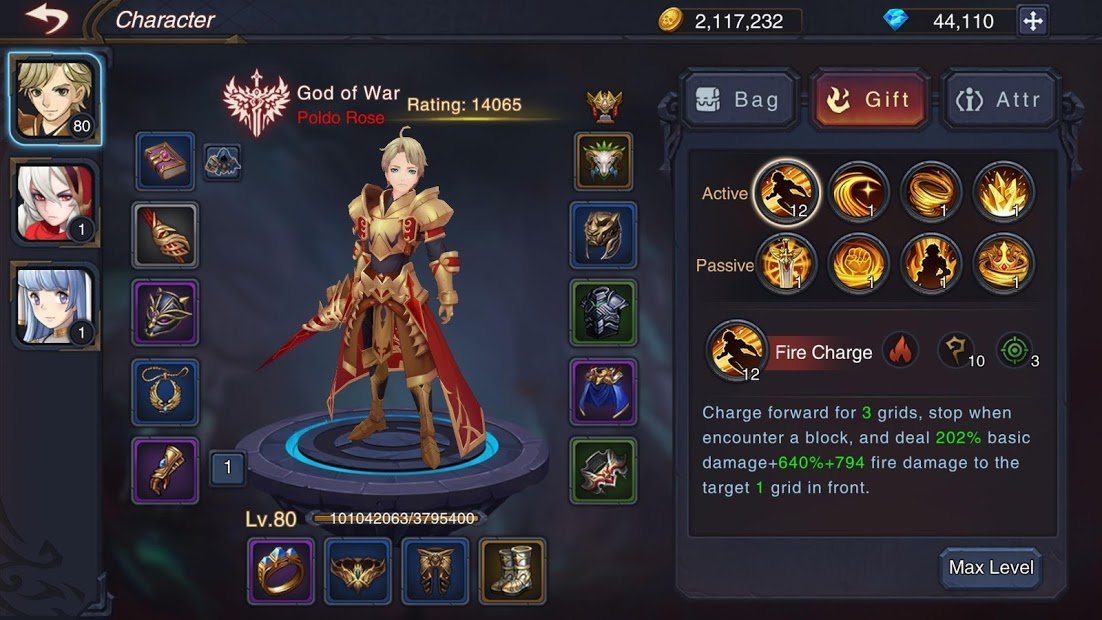This screenshot has width=1102, height=620.
Task: Inspect the blue cape equipment slot
Action: (603, 391)
